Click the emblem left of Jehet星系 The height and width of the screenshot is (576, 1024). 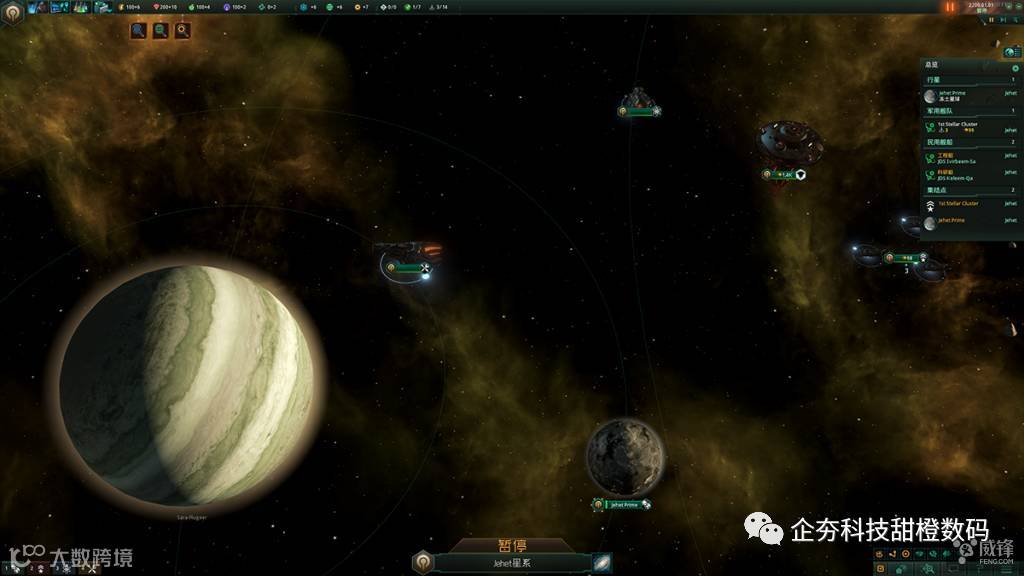[422, 562]
